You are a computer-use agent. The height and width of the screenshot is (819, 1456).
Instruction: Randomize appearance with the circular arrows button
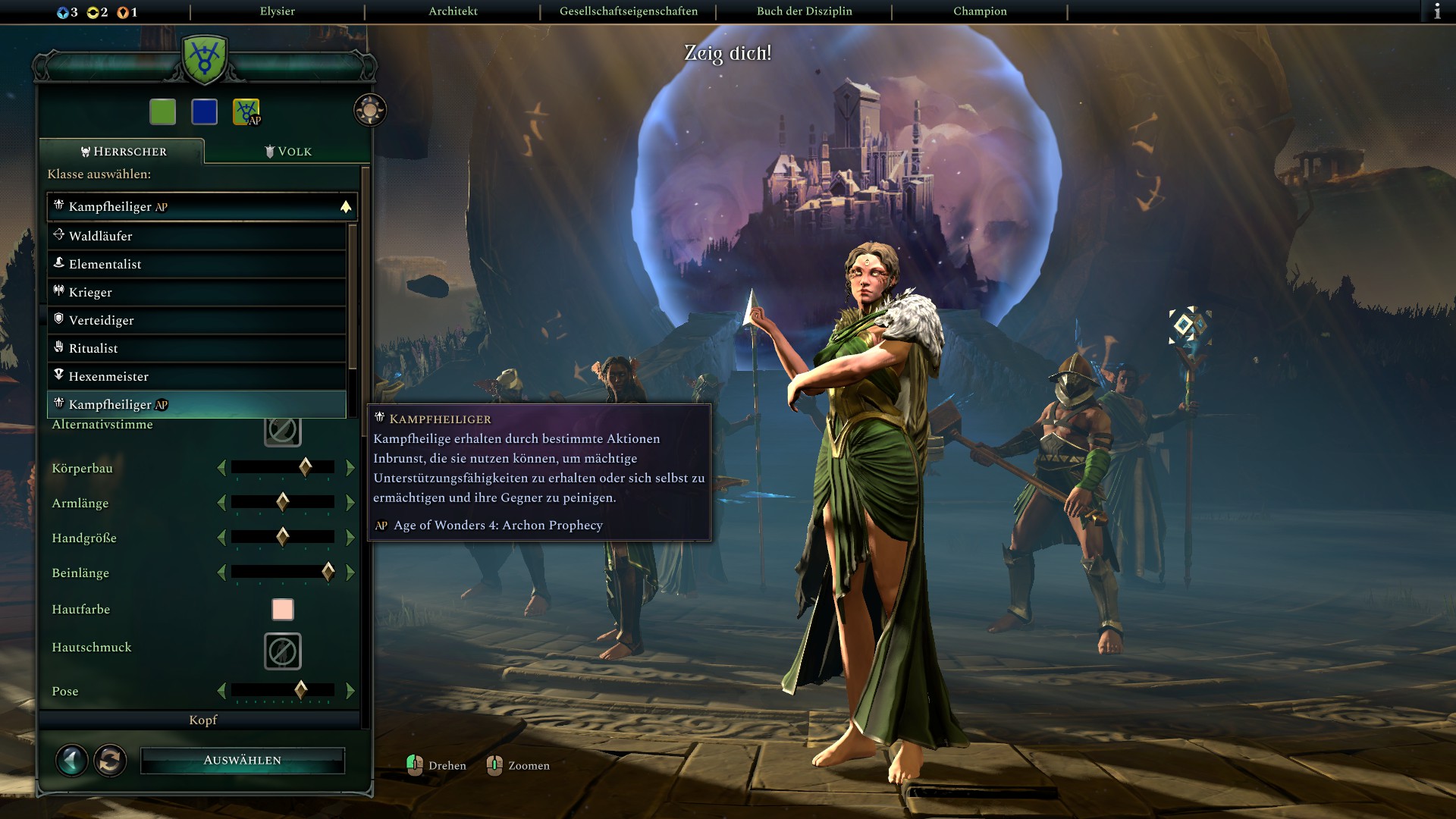click(x=110, y=760)
